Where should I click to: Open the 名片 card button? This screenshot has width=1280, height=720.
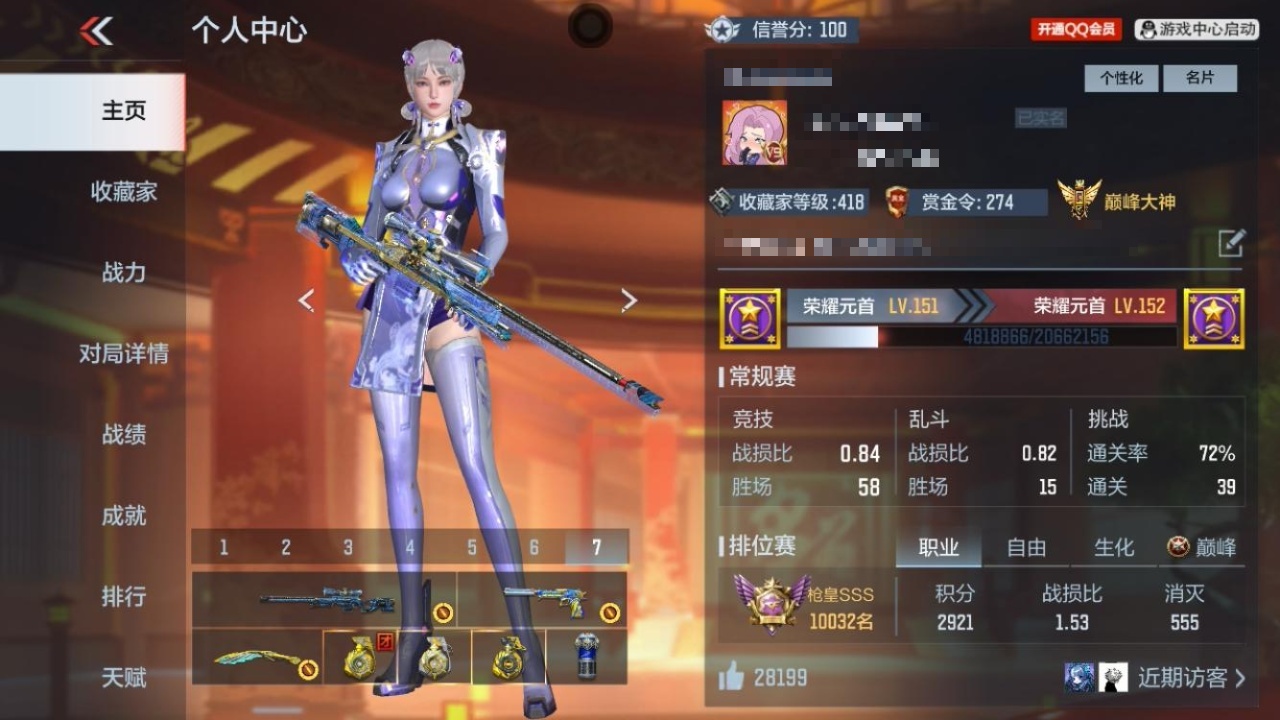click(1199, 78)
